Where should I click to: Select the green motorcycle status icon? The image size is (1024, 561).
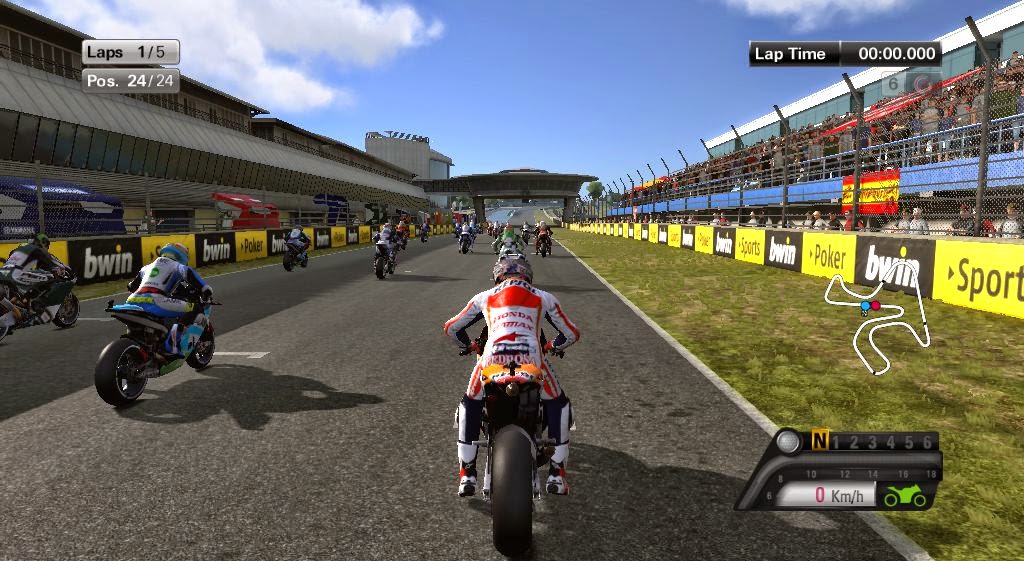tap(905, 495)
